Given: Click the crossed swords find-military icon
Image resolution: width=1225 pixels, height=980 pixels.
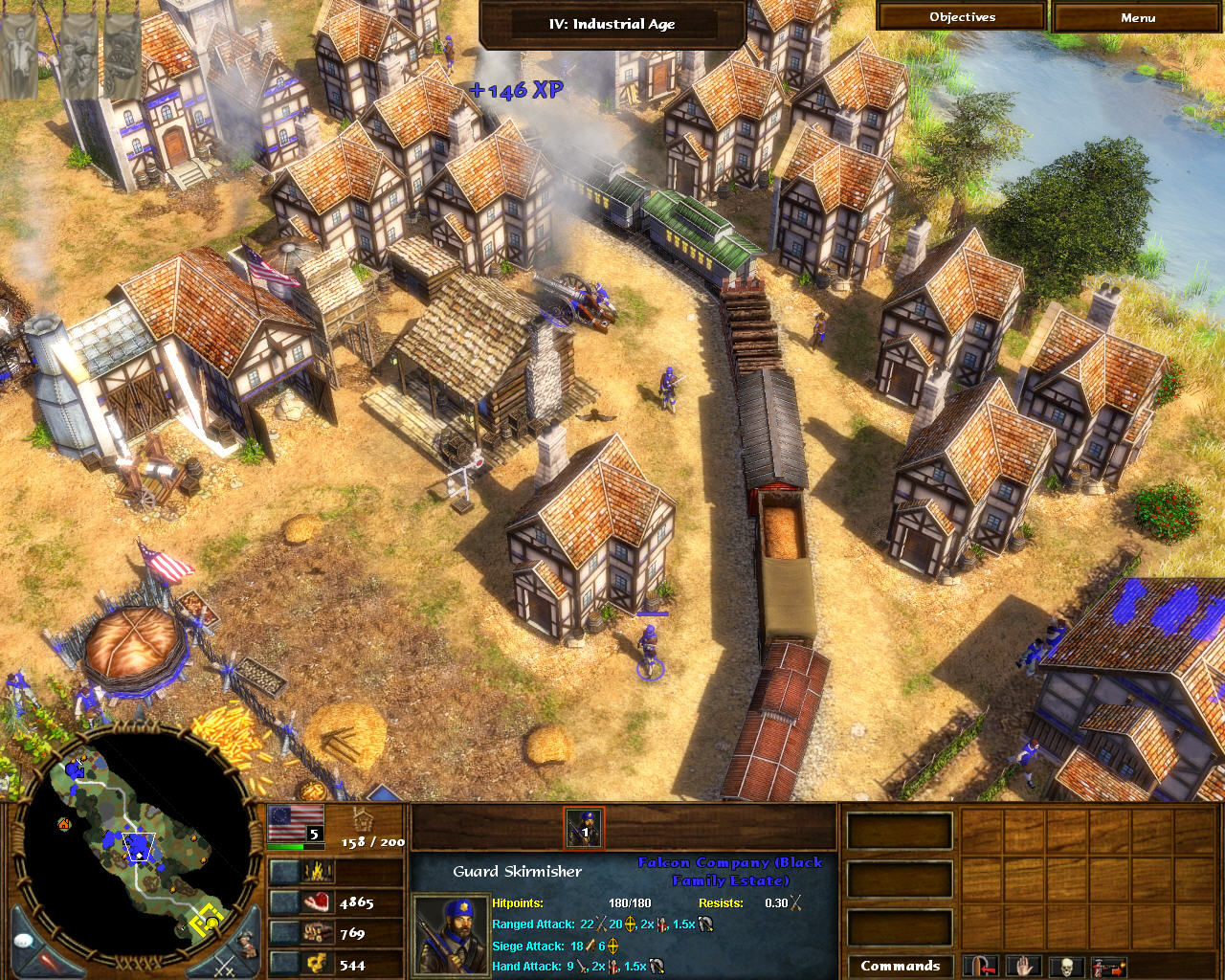Looking at the screenshot, I should (224, 968).
